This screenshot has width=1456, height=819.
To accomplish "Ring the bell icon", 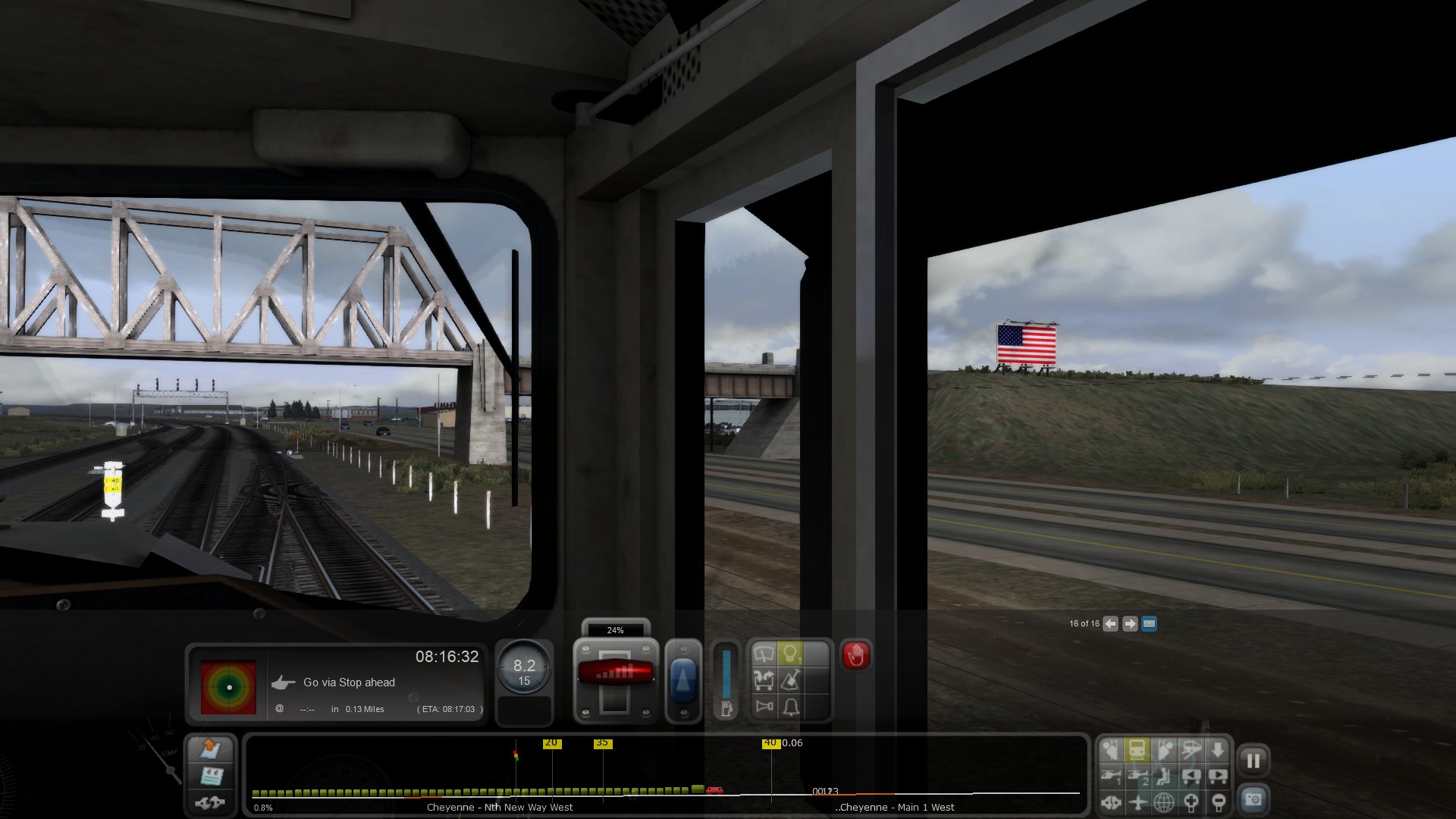I will pyautogui.click(x=790, y=707).
